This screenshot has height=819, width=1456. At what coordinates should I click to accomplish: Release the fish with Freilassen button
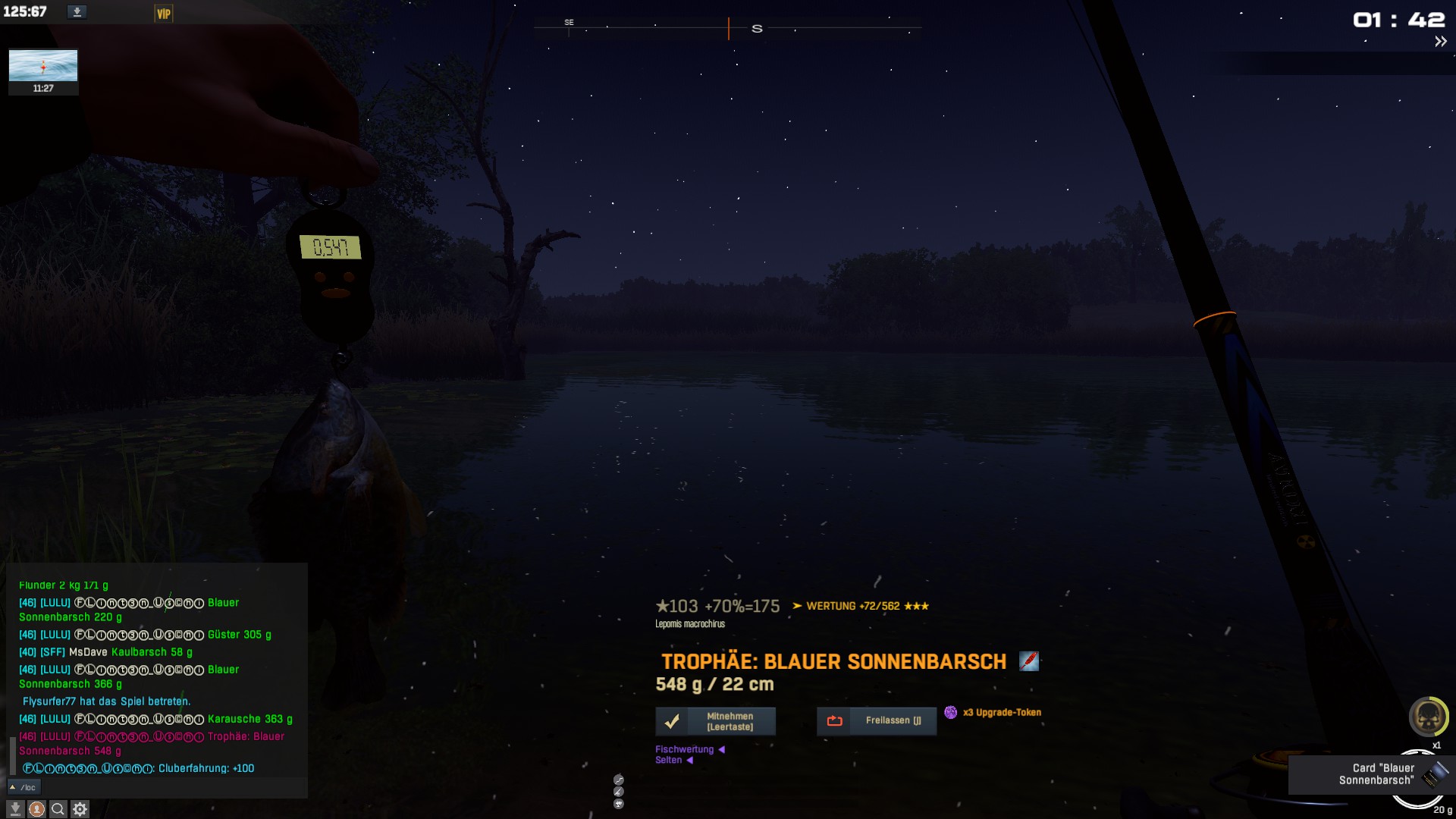tap(876, 721)
